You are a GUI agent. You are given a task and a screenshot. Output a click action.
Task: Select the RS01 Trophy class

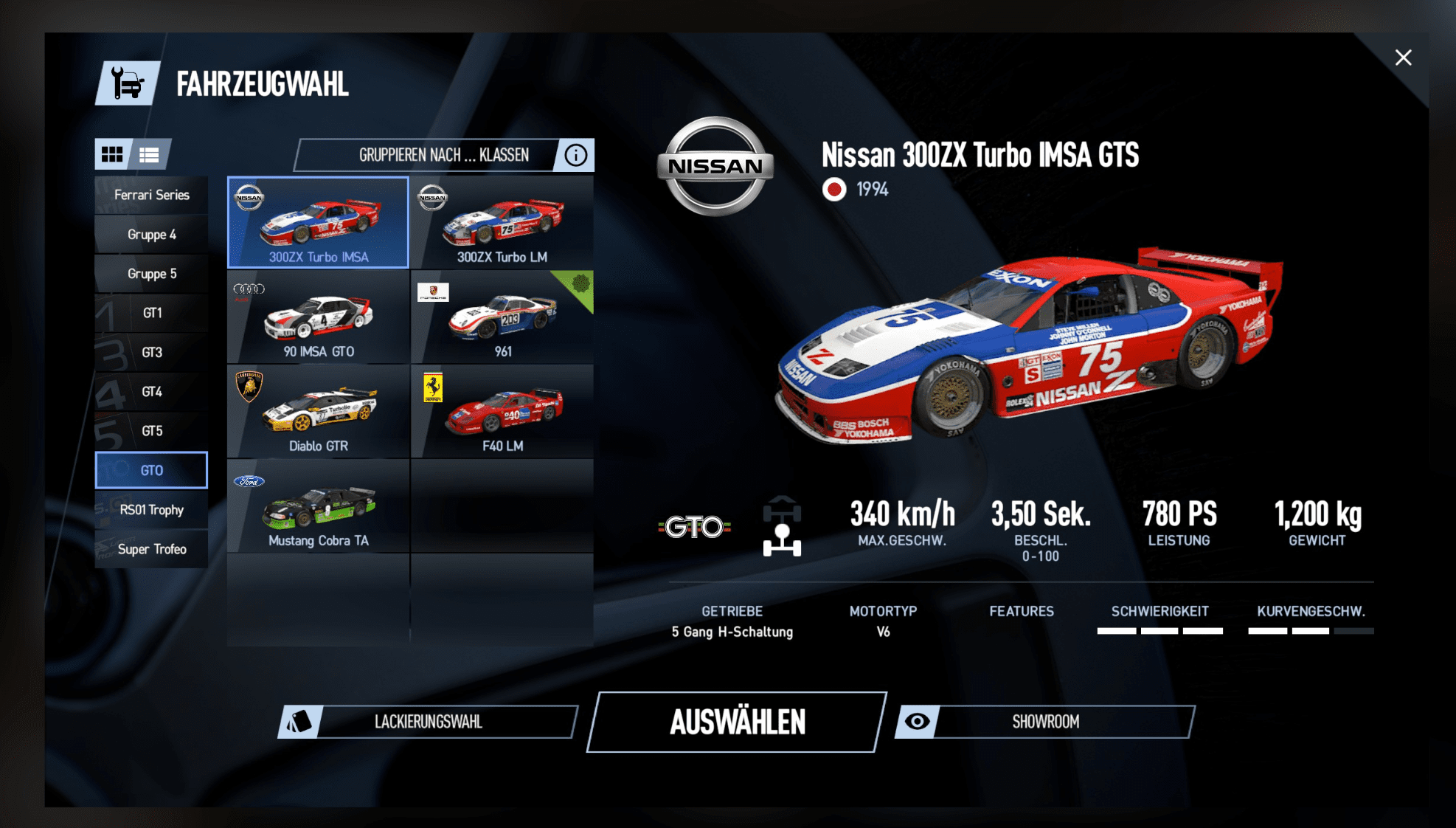151,510
